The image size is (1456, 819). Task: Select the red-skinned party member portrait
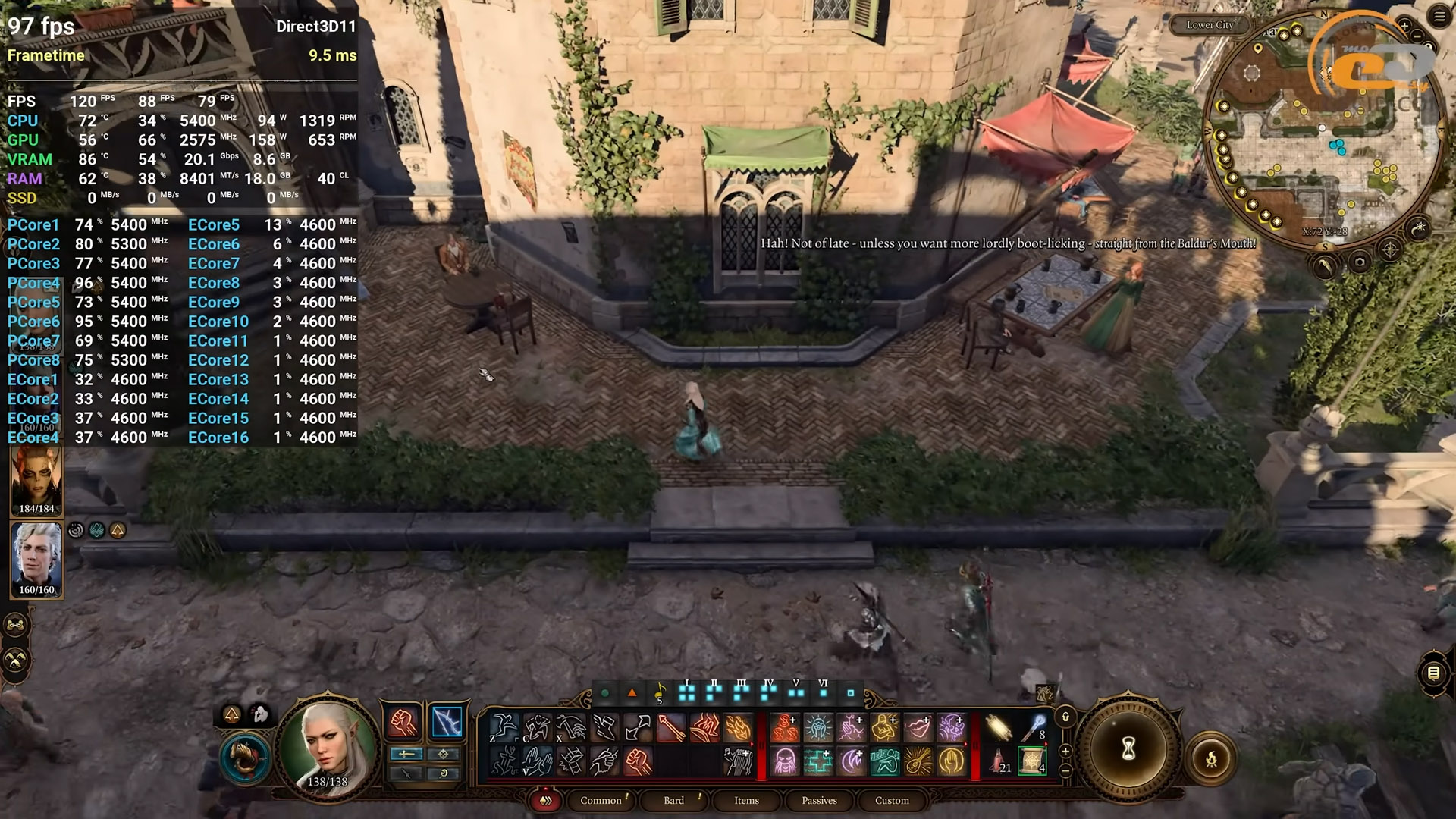(x=36, y=478)
